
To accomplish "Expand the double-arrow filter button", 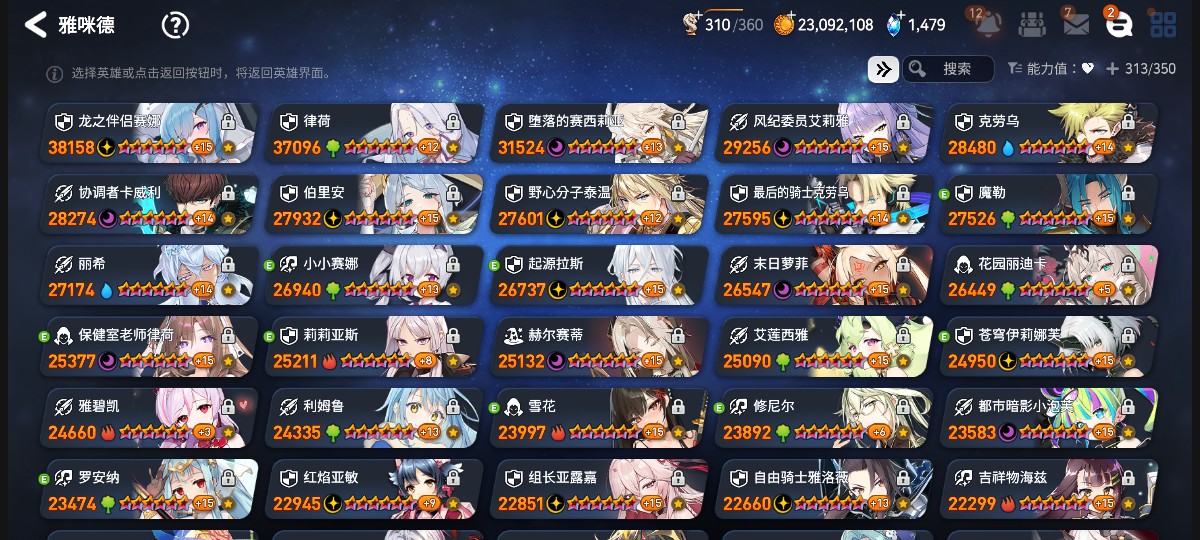I will (882, 69).
